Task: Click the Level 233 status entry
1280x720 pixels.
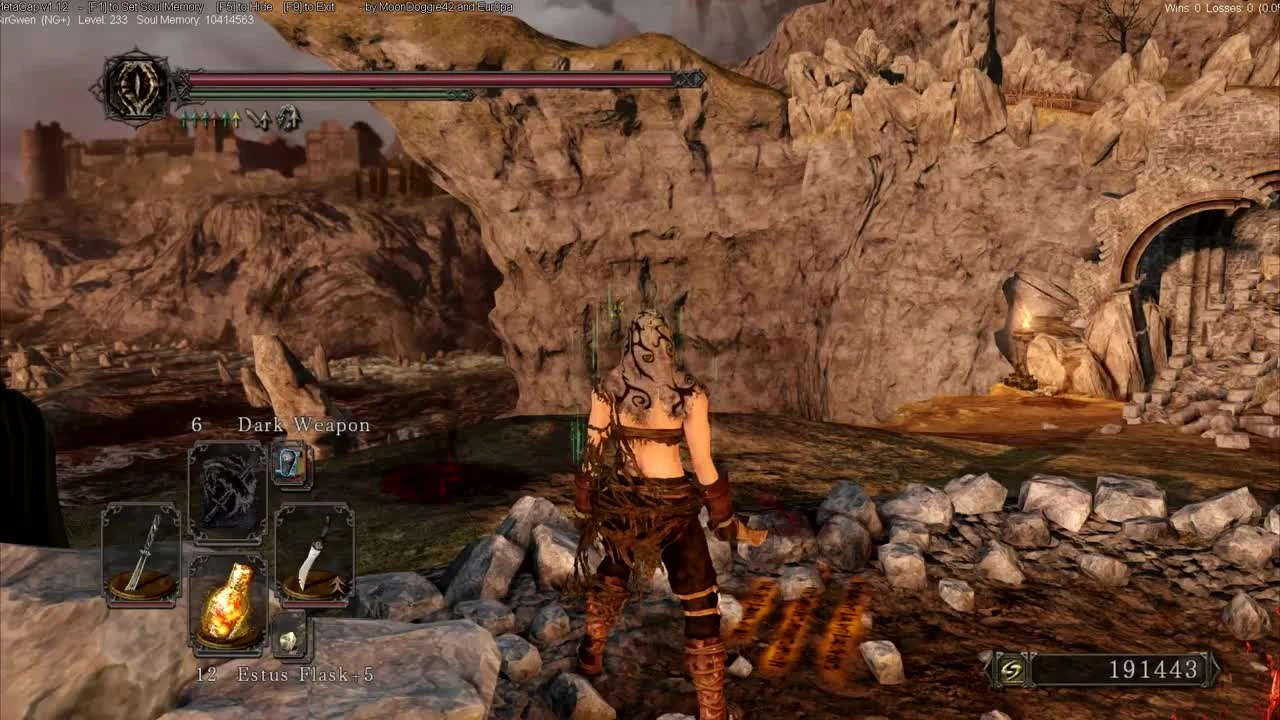Action: click(x=103, y=19)
